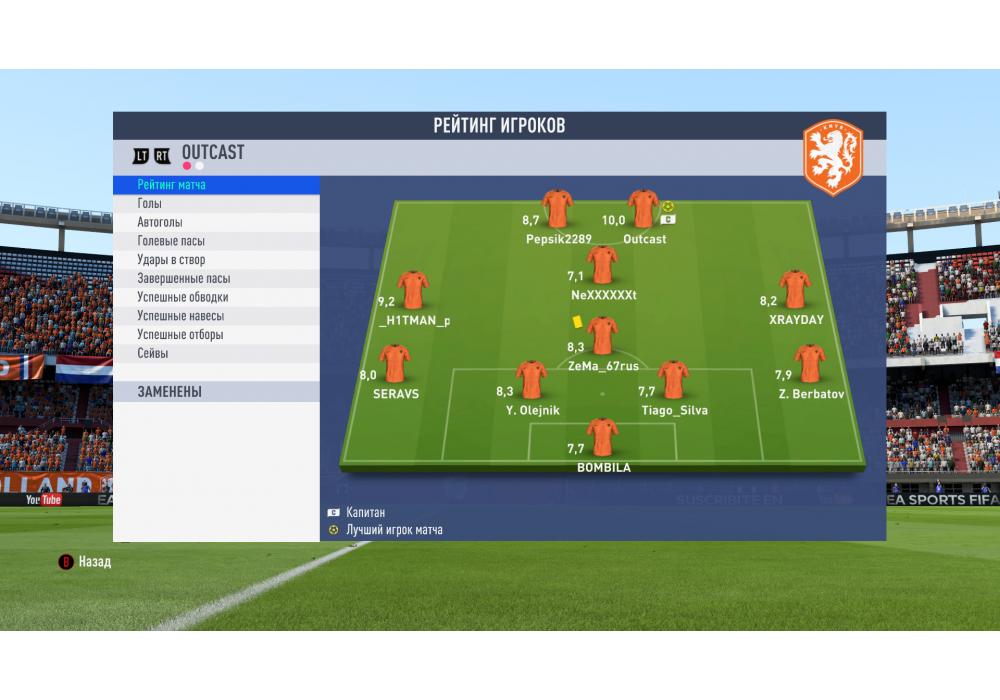Show the Сейвы stat row
The width and height of the screenshot is (1000, 700).
[216, 353]
